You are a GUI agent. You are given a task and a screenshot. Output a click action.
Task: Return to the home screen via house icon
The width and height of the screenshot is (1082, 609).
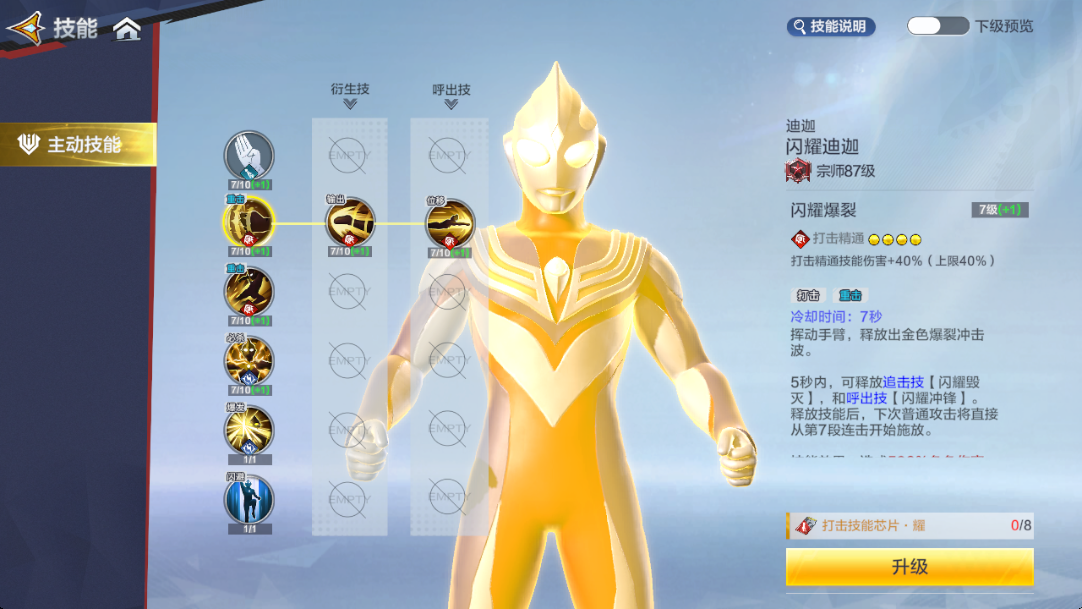127,29
